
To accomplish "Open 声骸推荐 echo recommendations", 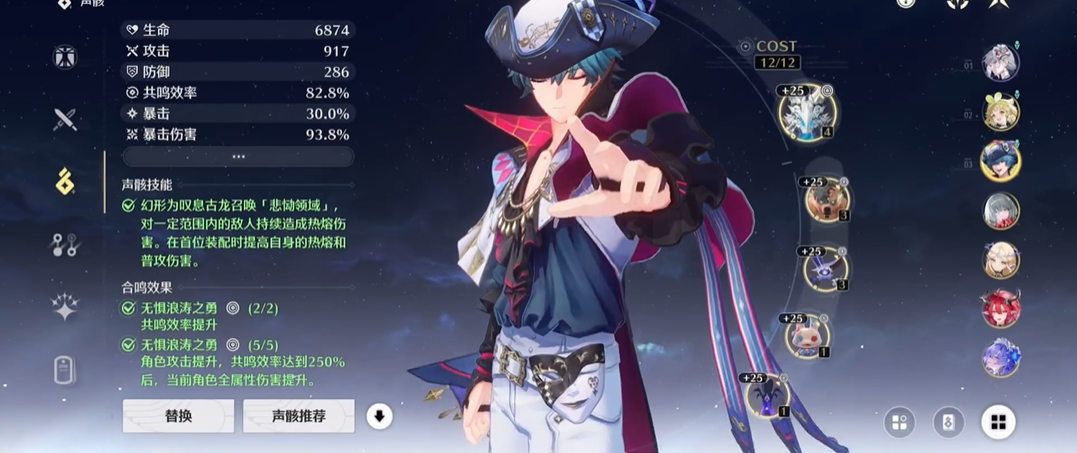I will click(298, 416).
